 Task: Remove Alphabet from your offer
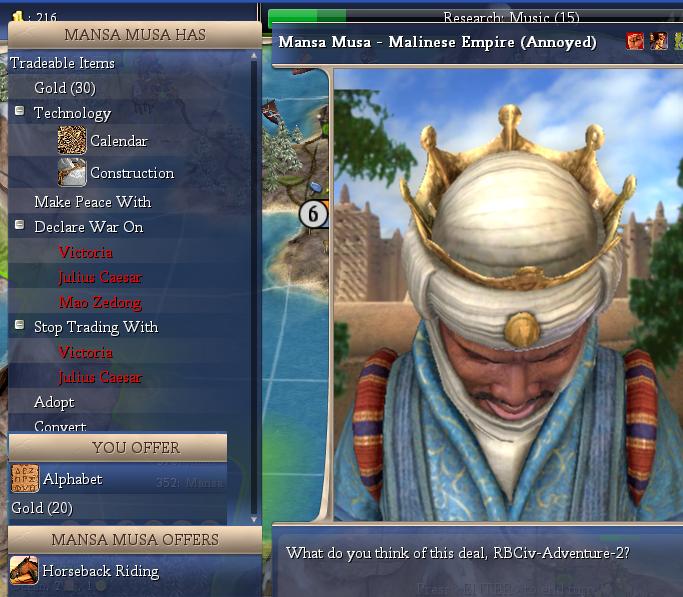pyautogui.click(x=72, y=479)
